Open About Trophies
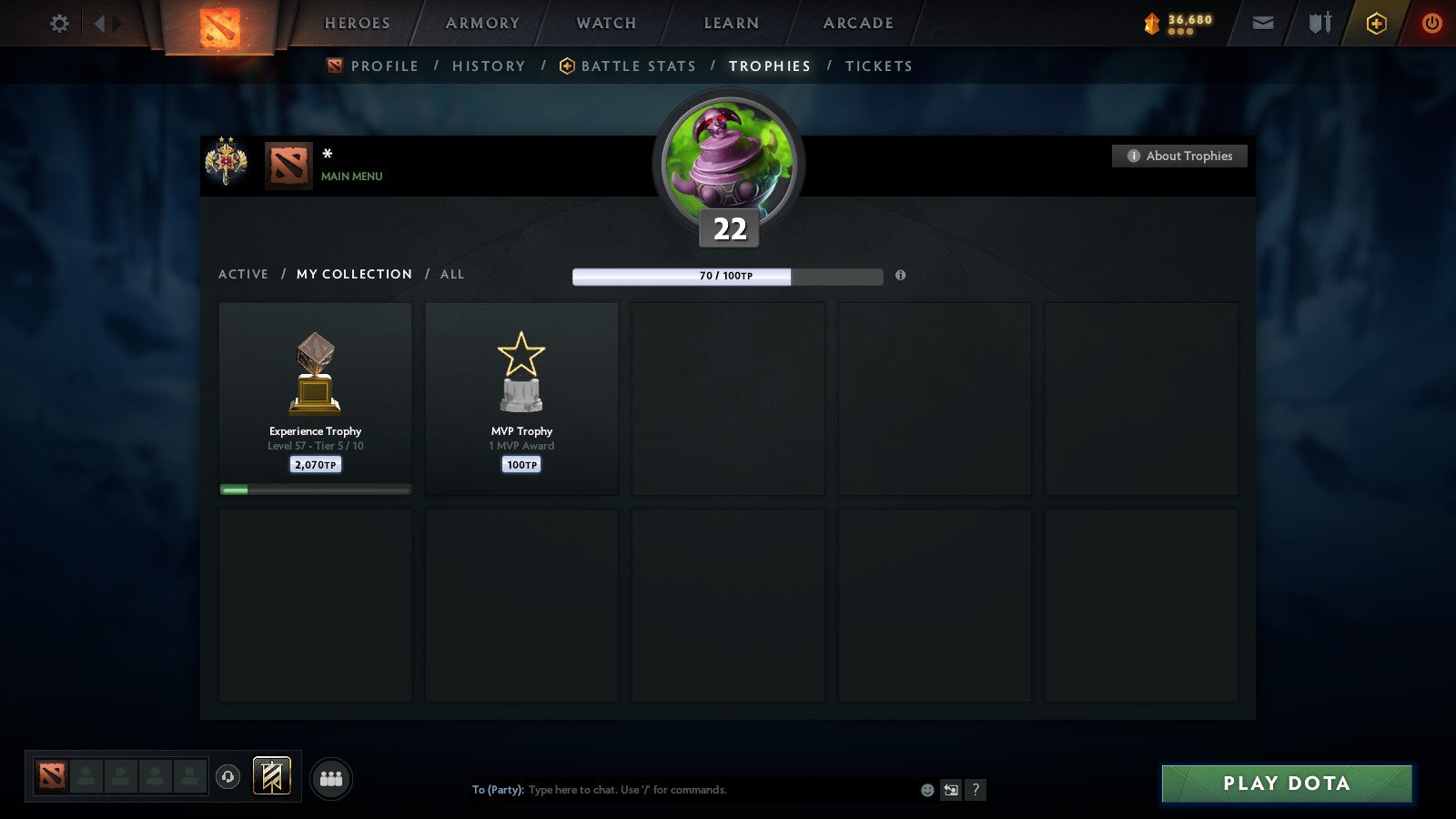 1179,156
